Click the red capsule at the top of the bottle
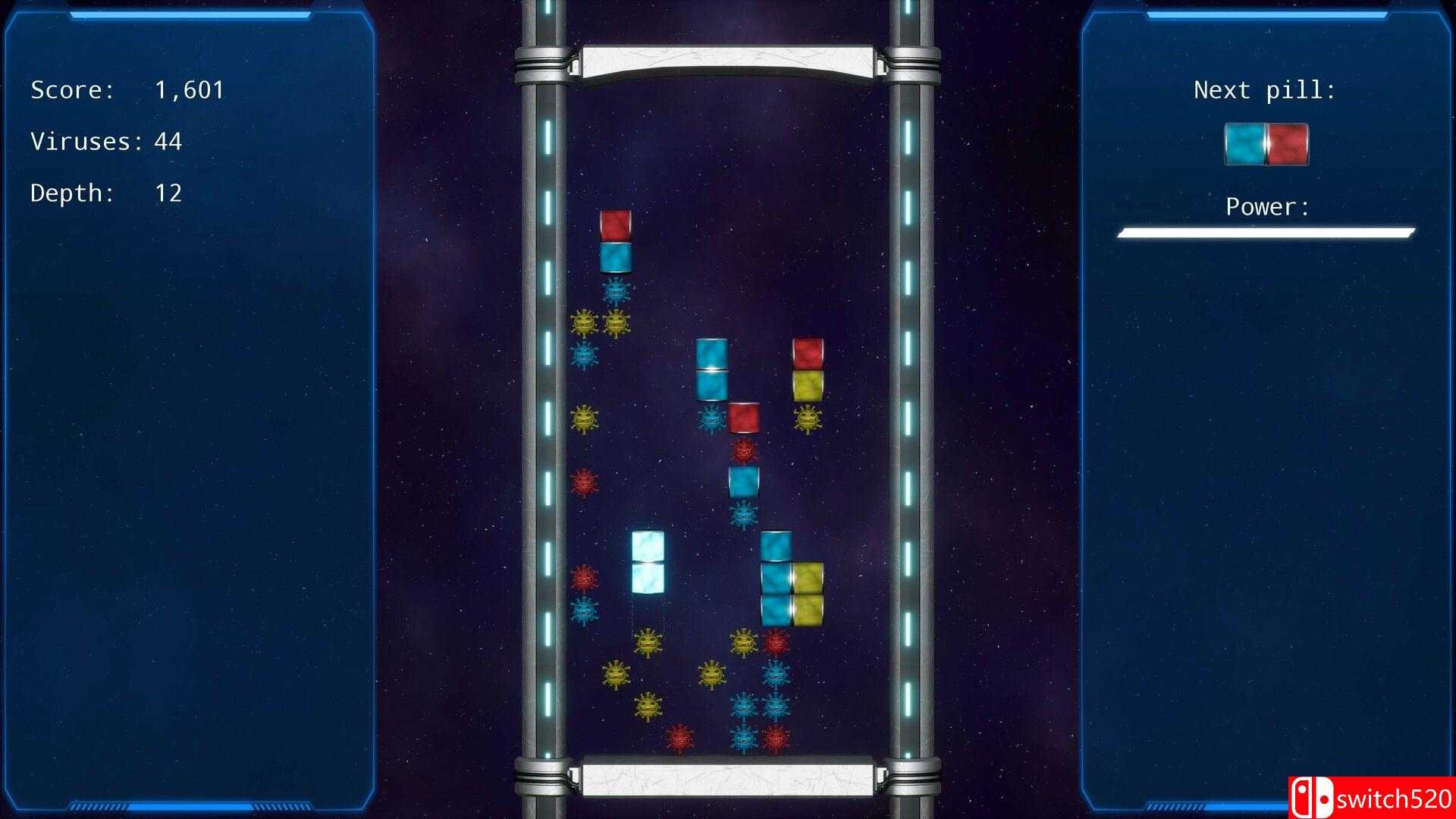 [614, 225]
